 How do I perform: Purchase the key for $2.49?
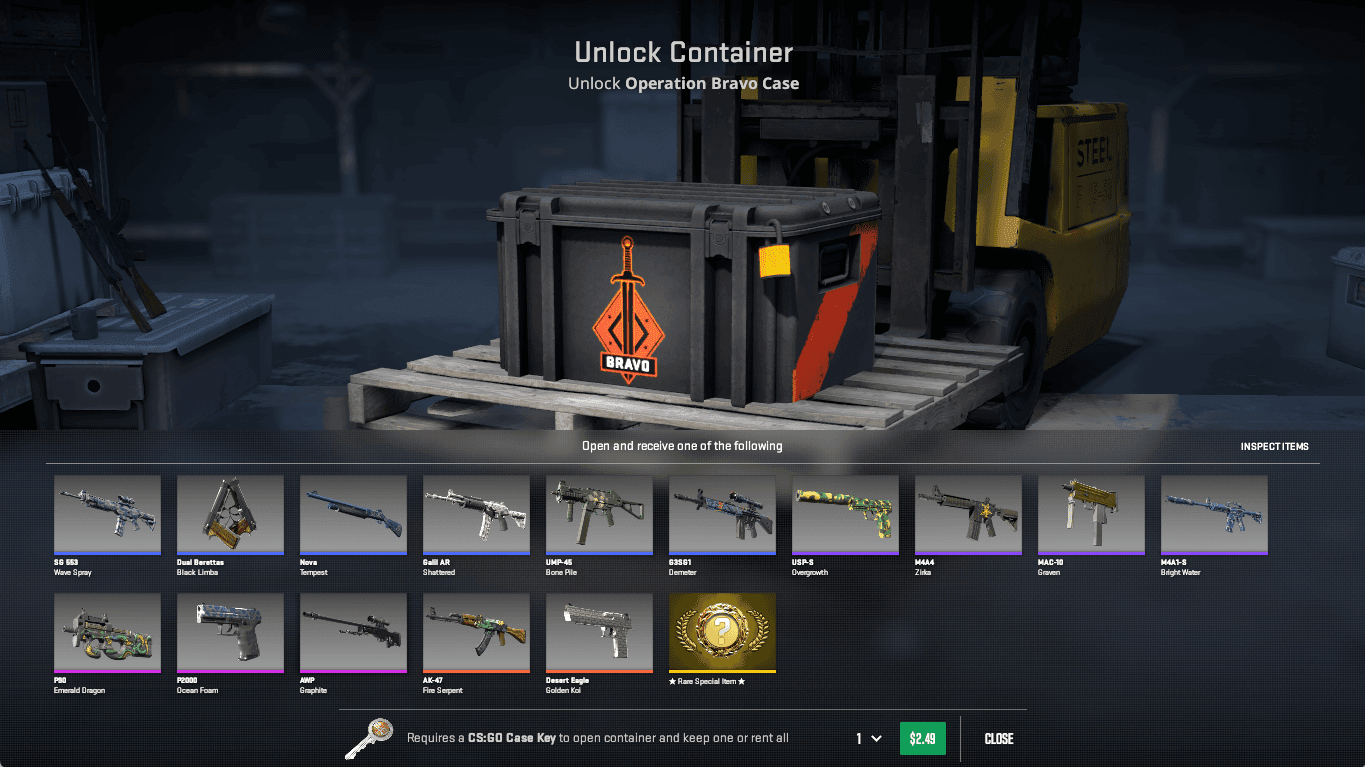(921, 738)
